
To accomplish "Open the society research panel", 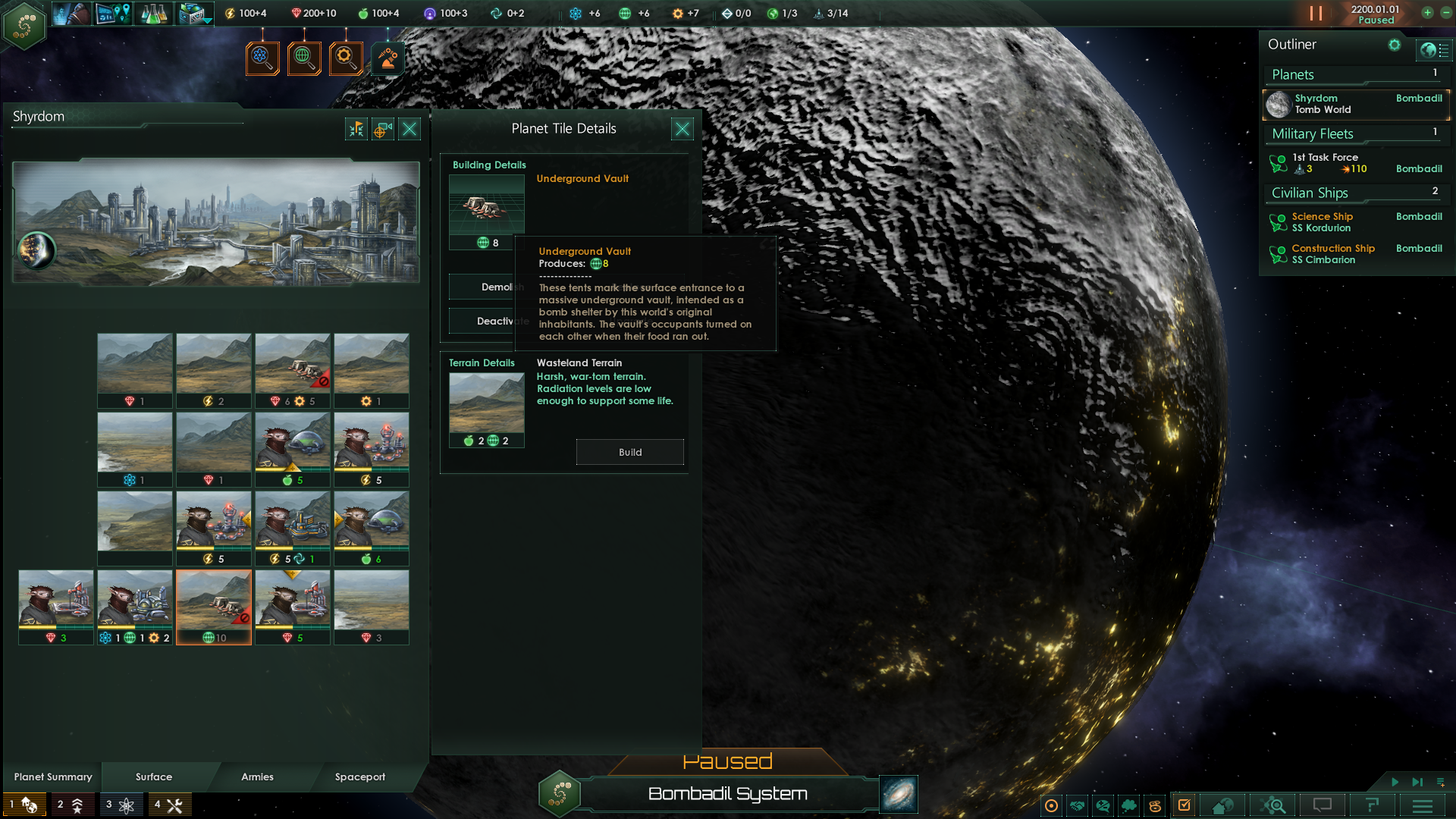I will 305,58.
